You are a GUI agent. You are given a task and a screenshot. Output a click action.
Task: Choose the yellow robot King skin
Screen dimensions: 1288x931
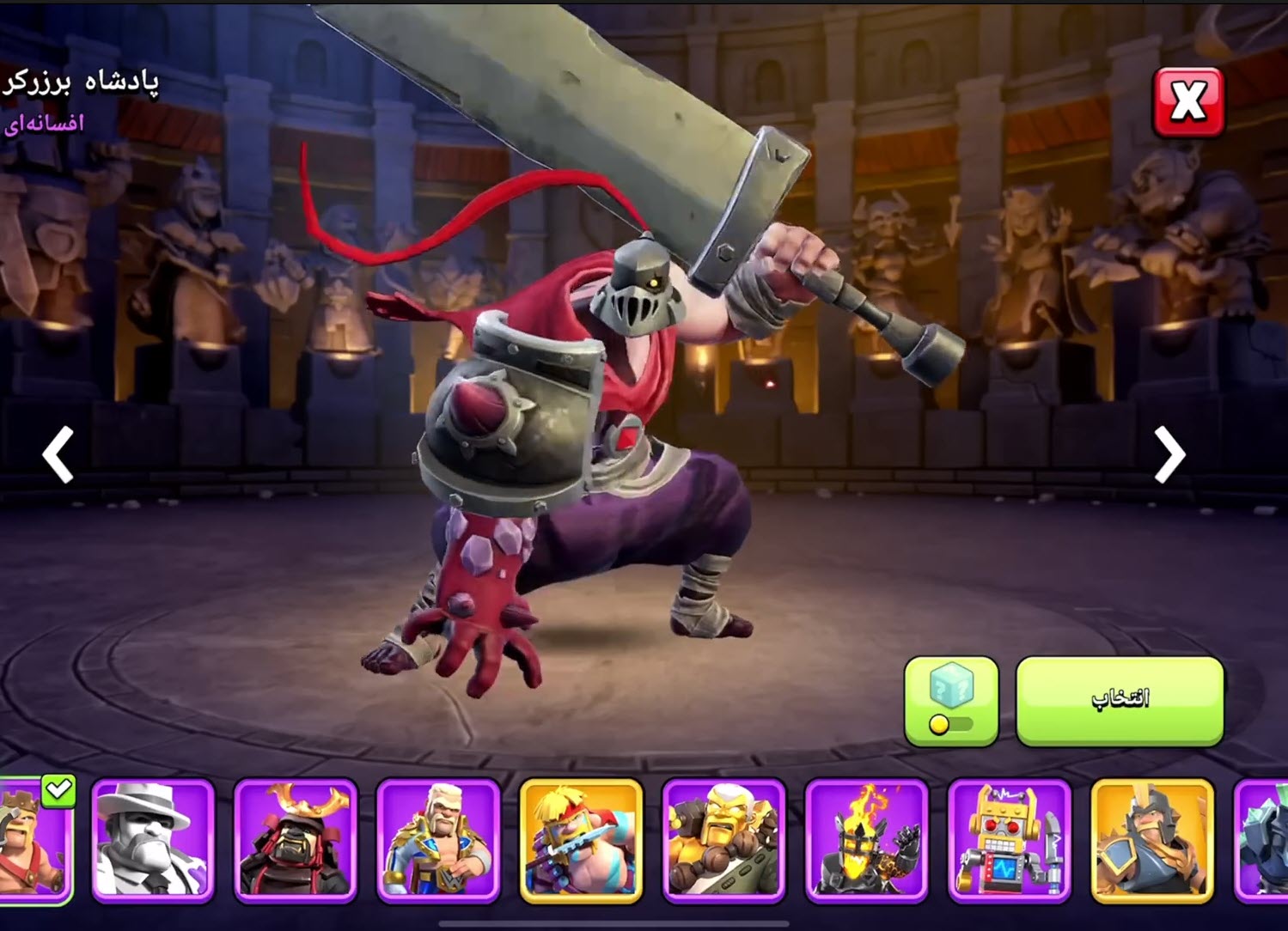click(x=1009, y=840)
